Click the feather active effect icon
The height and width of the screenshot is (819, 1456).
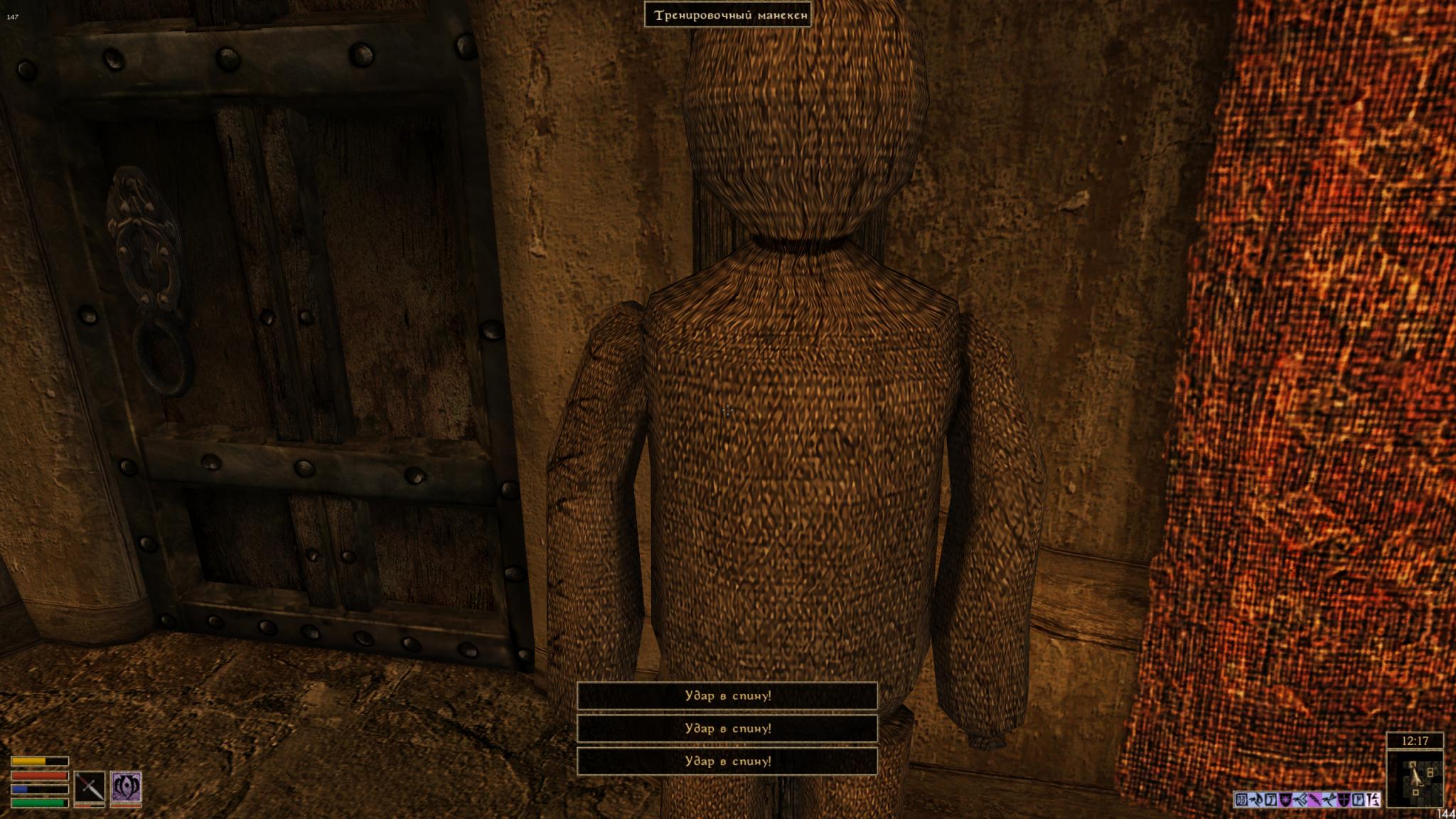tap(1315, 800)
